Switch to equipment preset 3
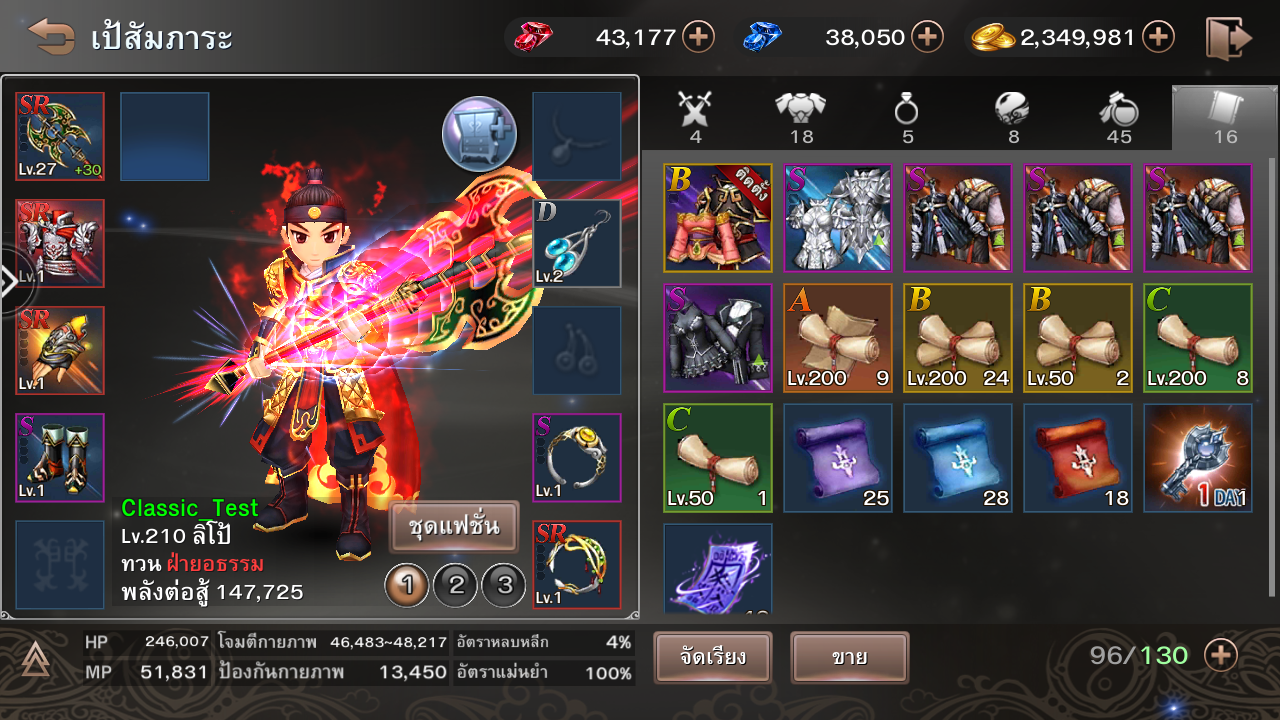 [x=504, y=585]
